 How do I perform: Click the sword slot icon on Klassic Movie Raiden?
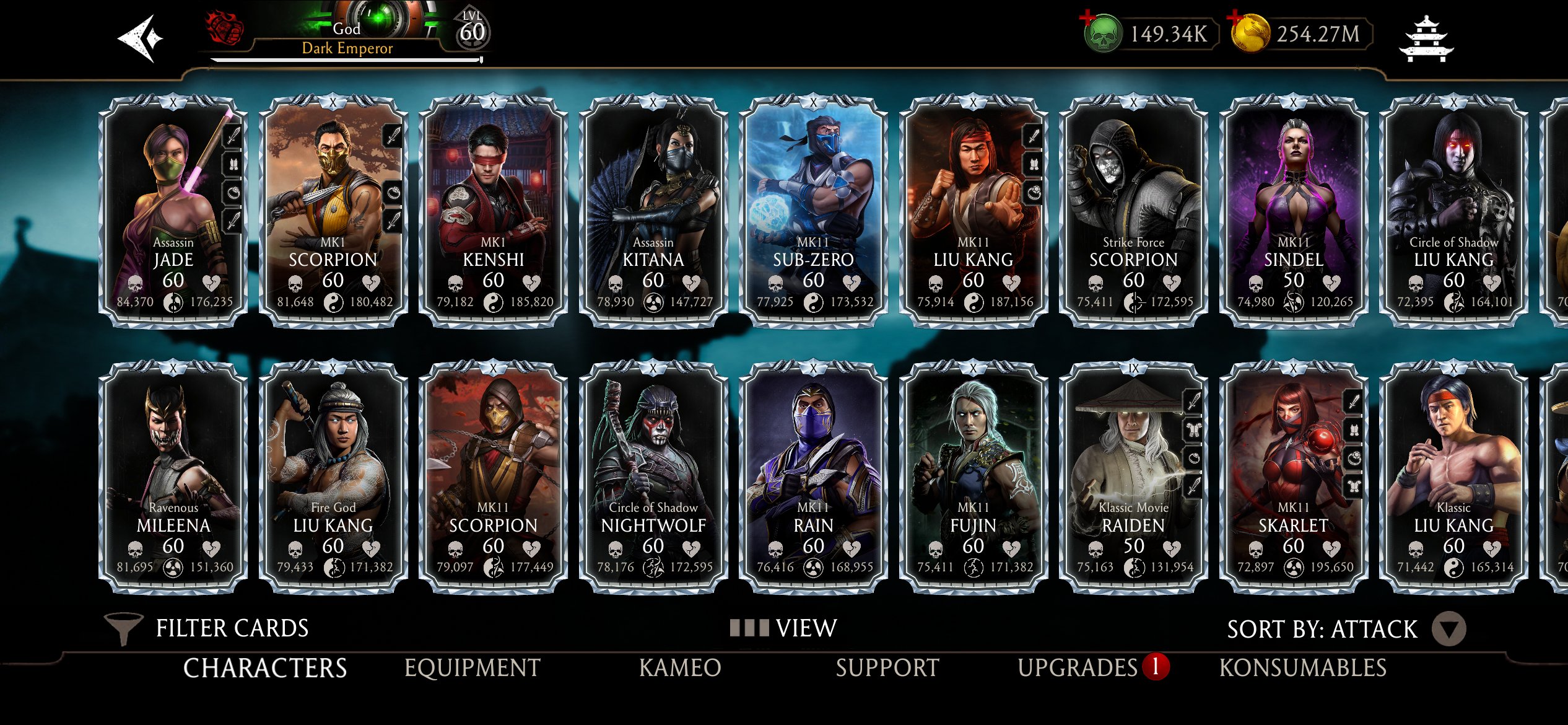[x=1195, y=402]
